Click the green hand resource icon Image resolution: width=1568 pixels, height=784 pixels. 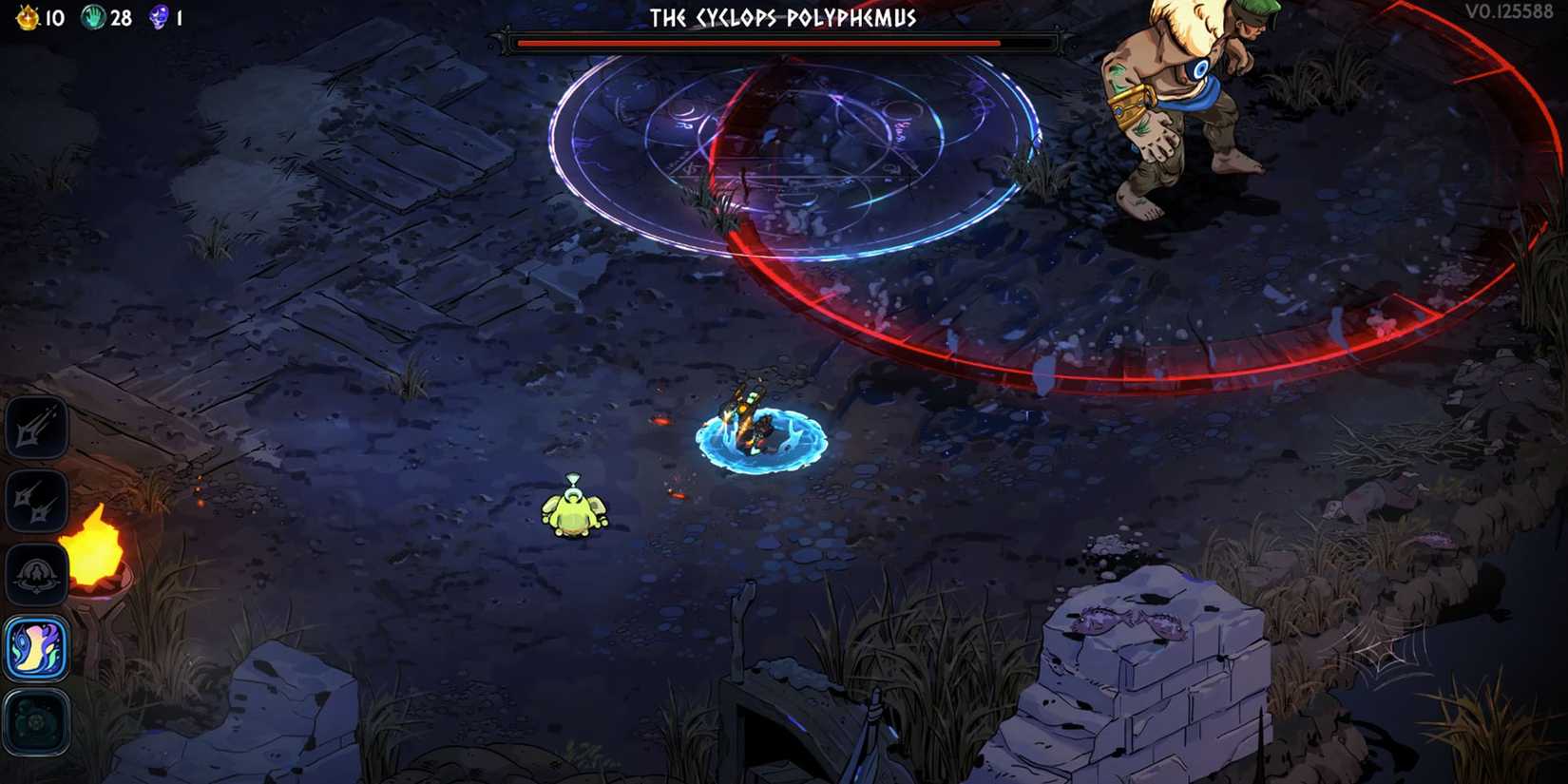pyautogui.click(x=95, y=16)
